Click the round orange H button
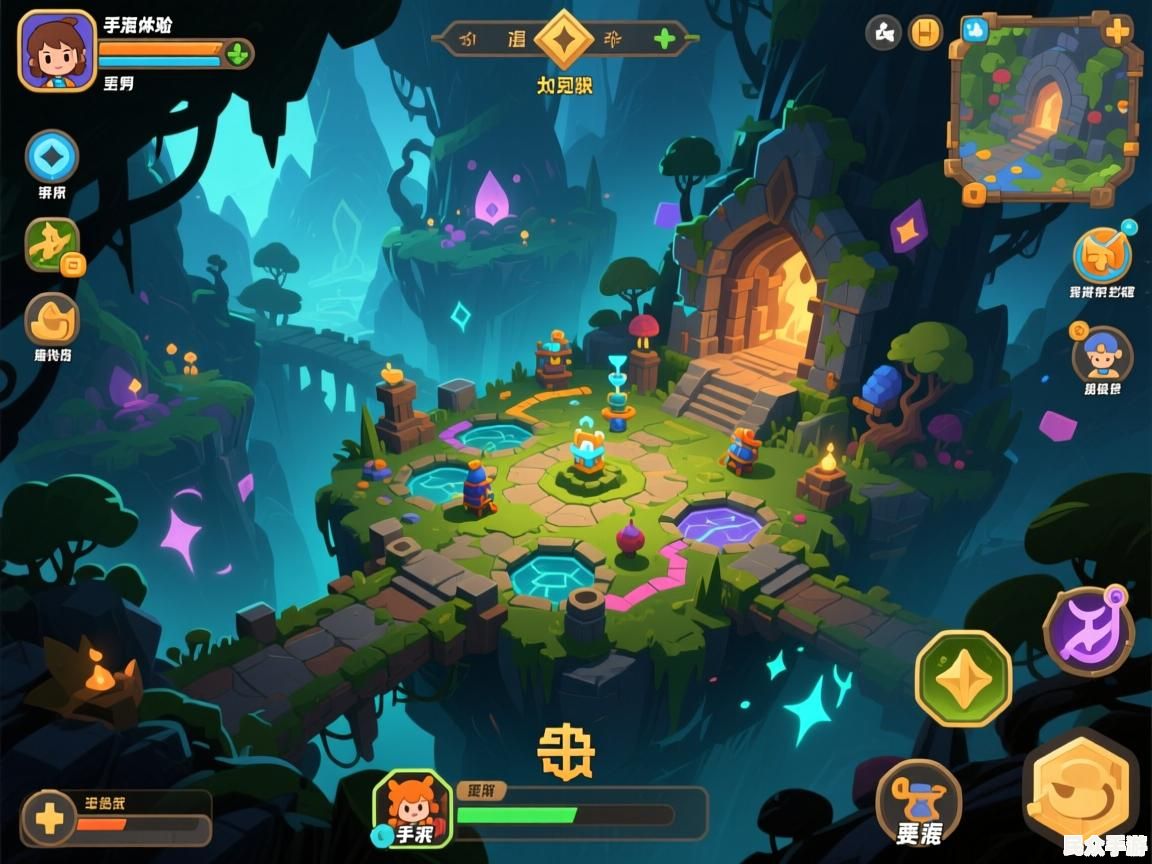 pos(926,33)
